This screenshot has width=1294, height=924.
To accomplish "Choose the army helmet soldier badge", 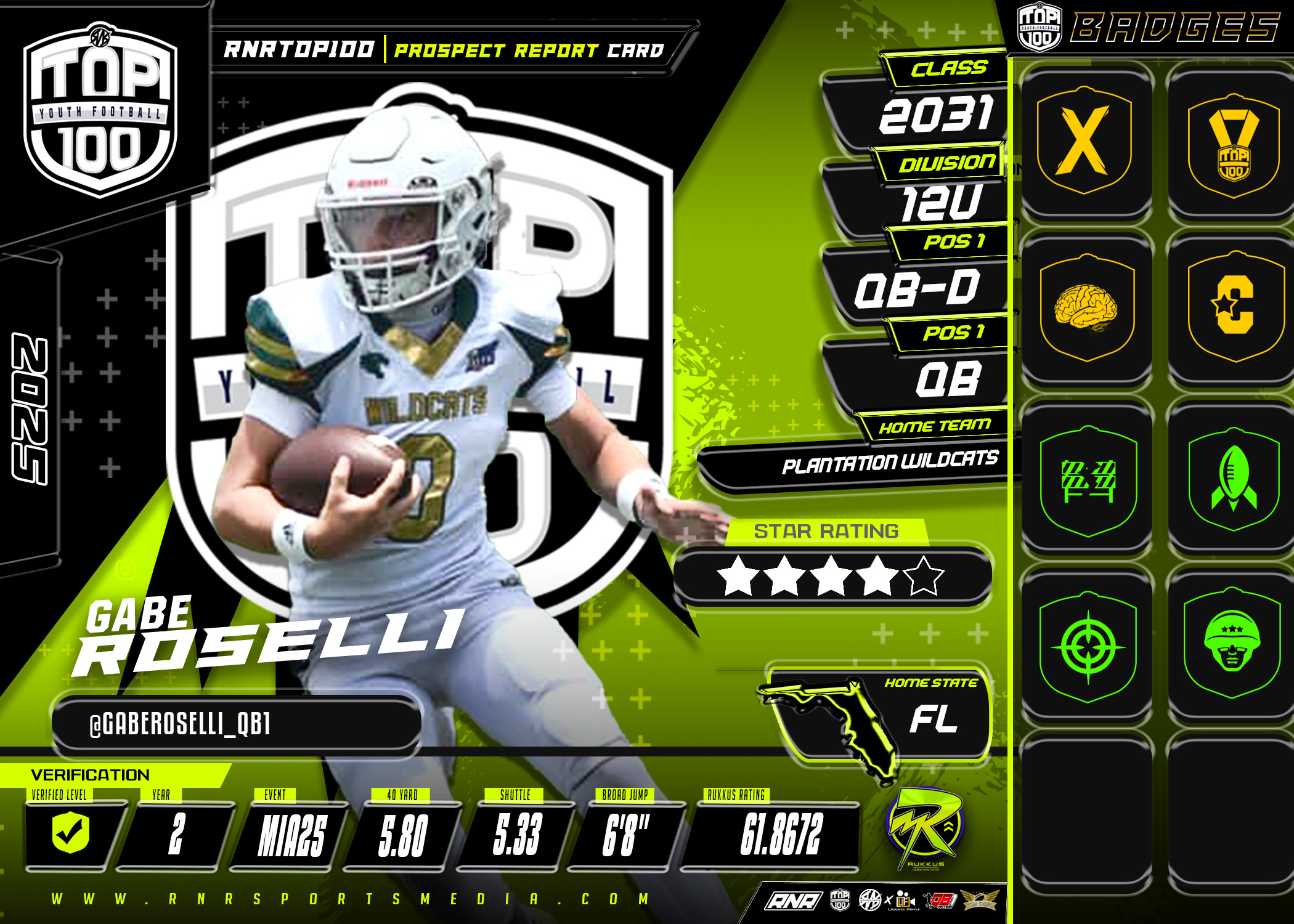I will tap(1232, 644).
